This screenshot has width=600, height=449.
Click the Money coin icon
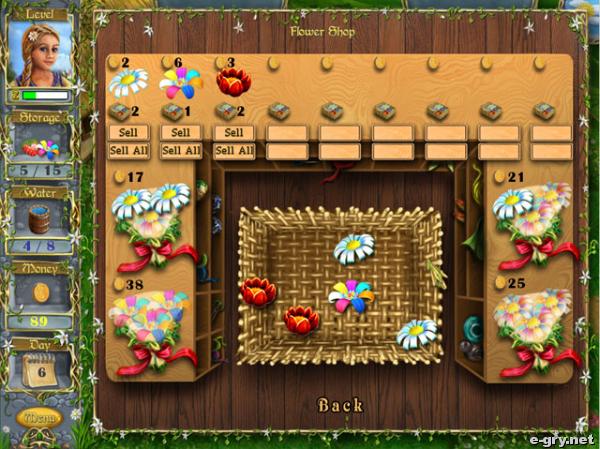41,291
